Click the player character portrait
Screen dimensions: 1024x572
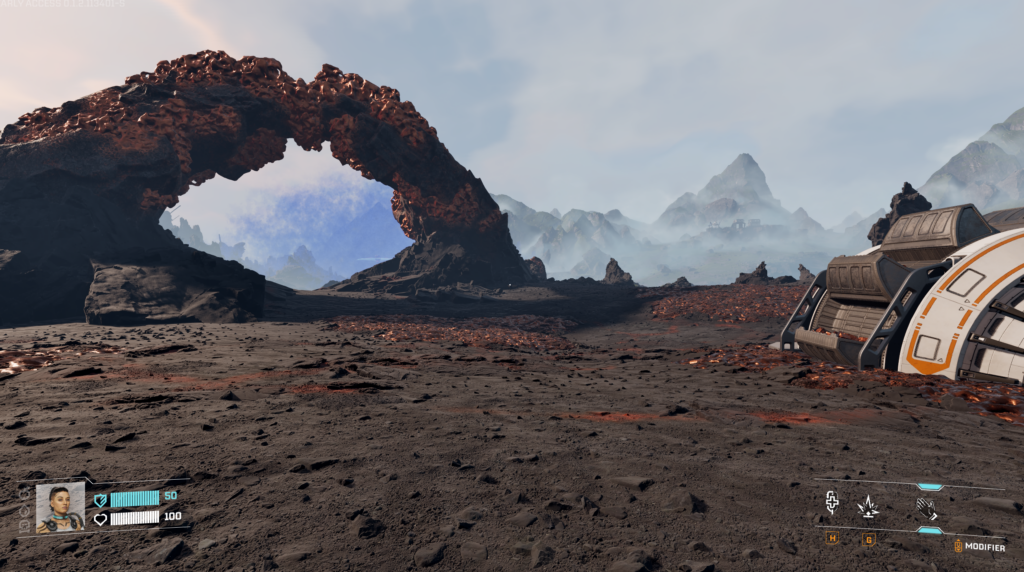click(x=60, y=507)
